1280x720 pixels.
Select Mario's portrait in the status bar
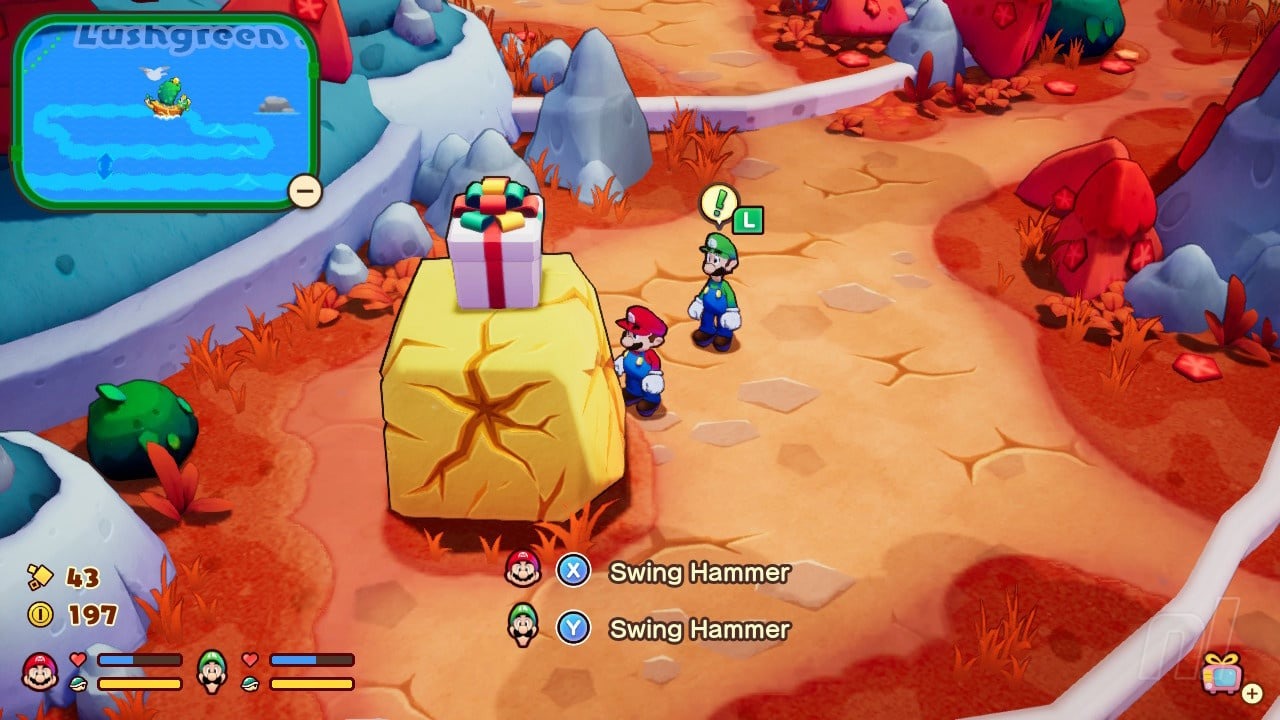(x=40, y=671)
